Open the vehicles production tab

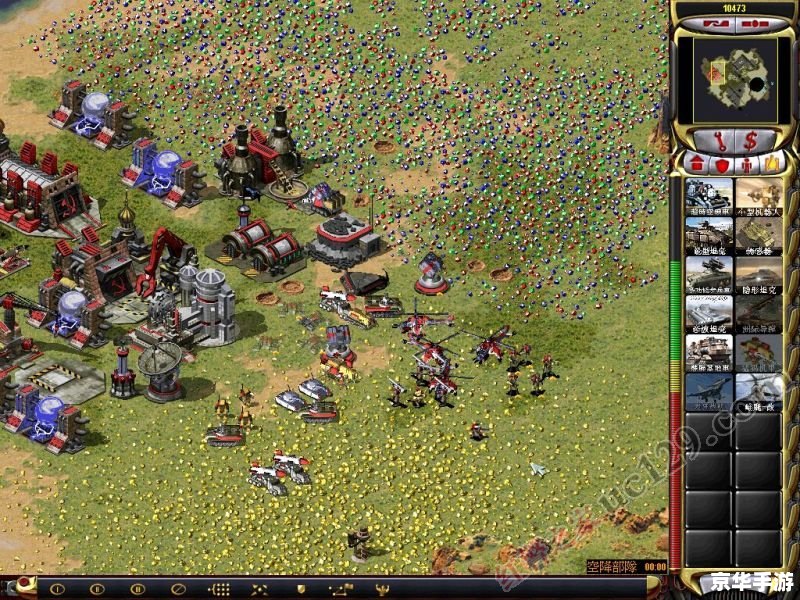(770, 163)
